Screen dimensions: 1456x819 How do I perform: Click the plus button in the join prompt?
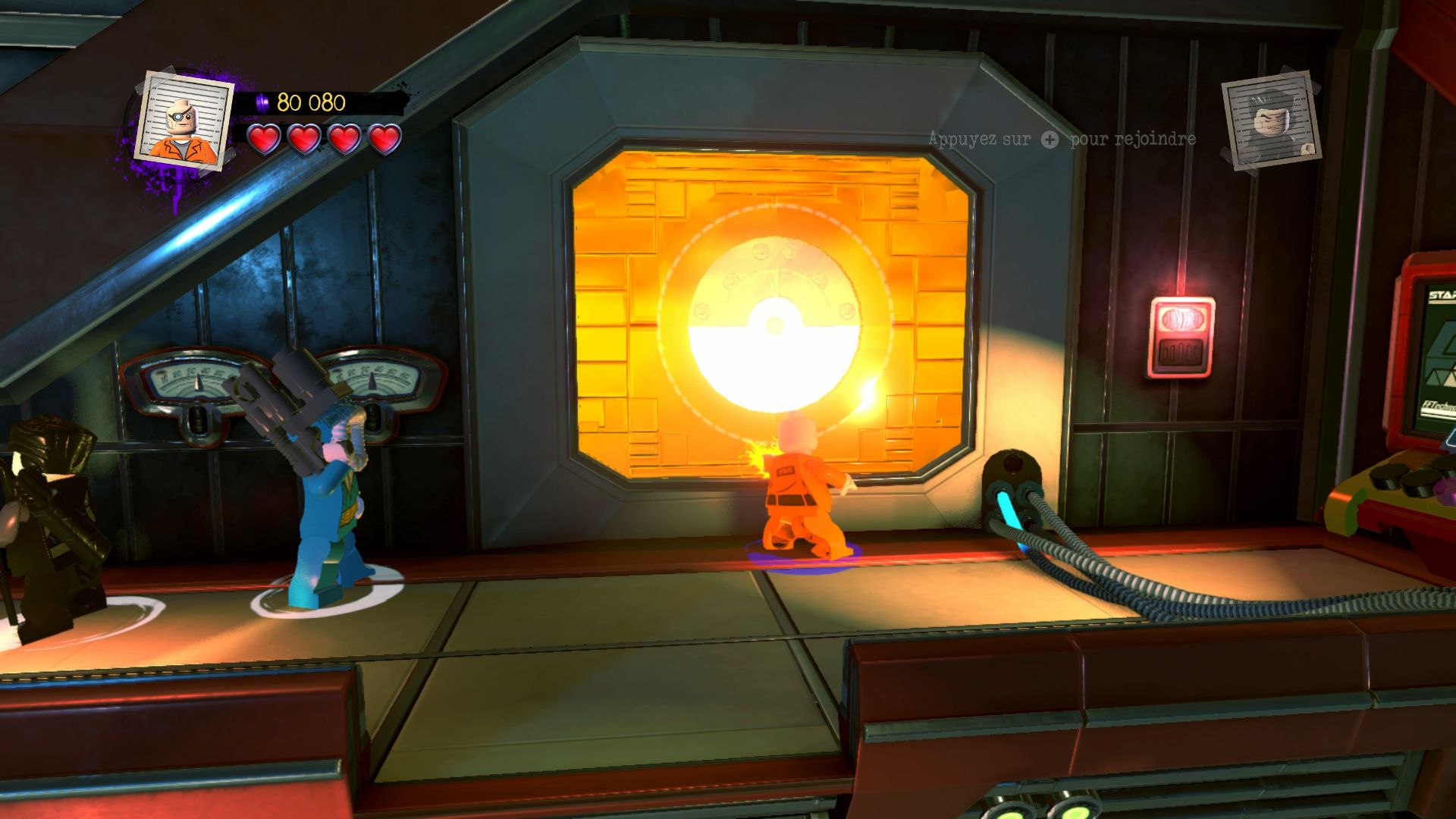pos(1049,140)
